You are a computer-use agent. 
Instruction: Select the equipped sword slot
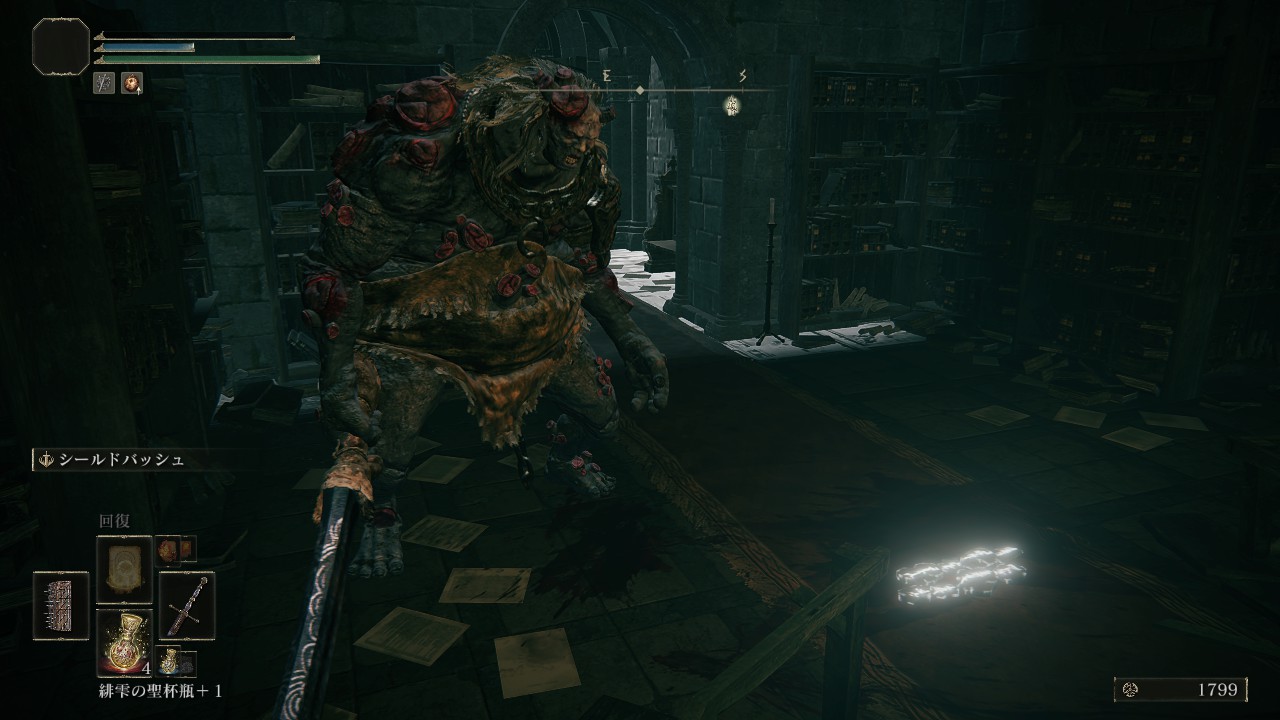coord(187,605)
